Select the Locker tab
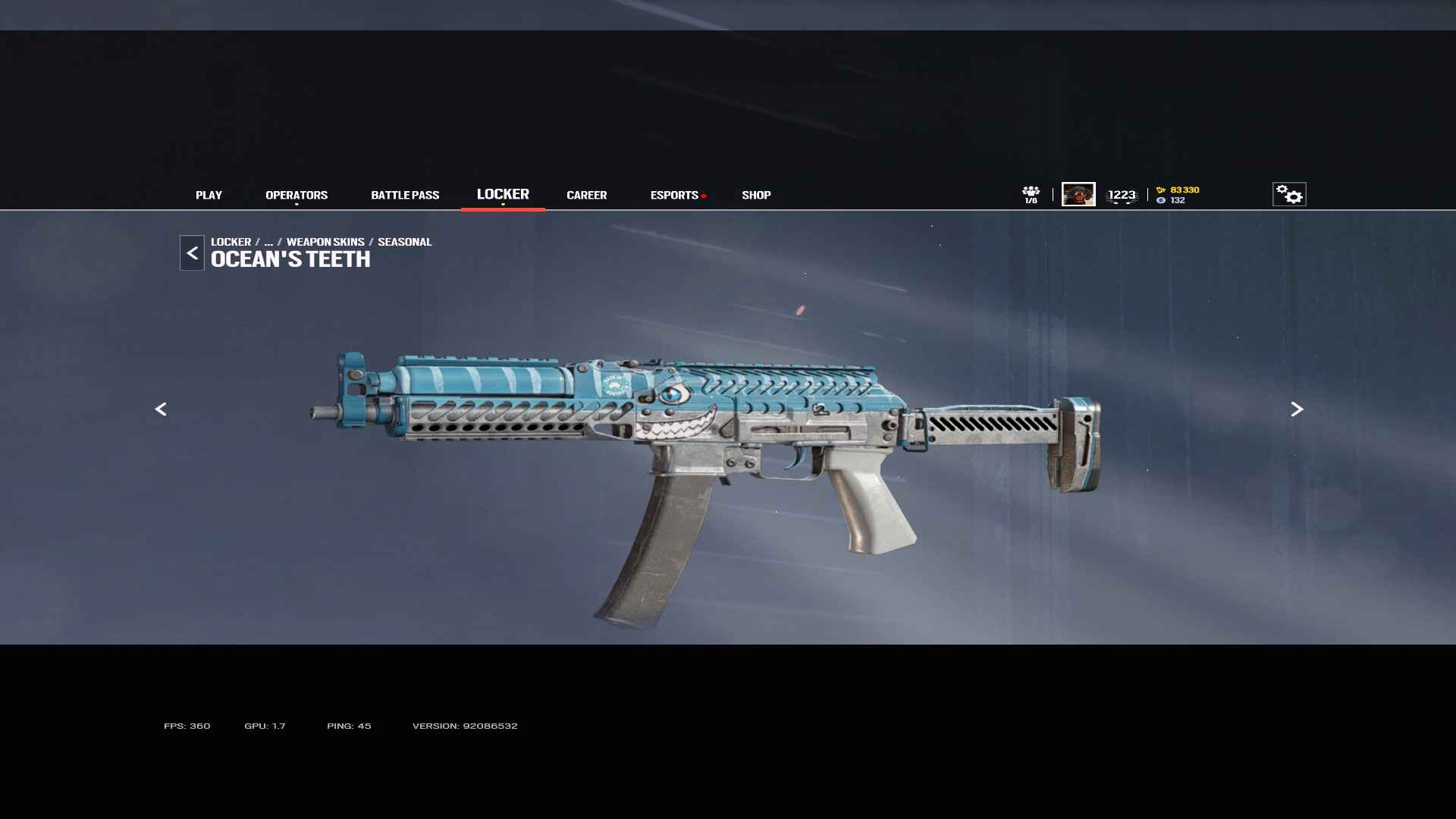Screen dimensions: 1456x819 pyautogui.click(x=503, y=194)
